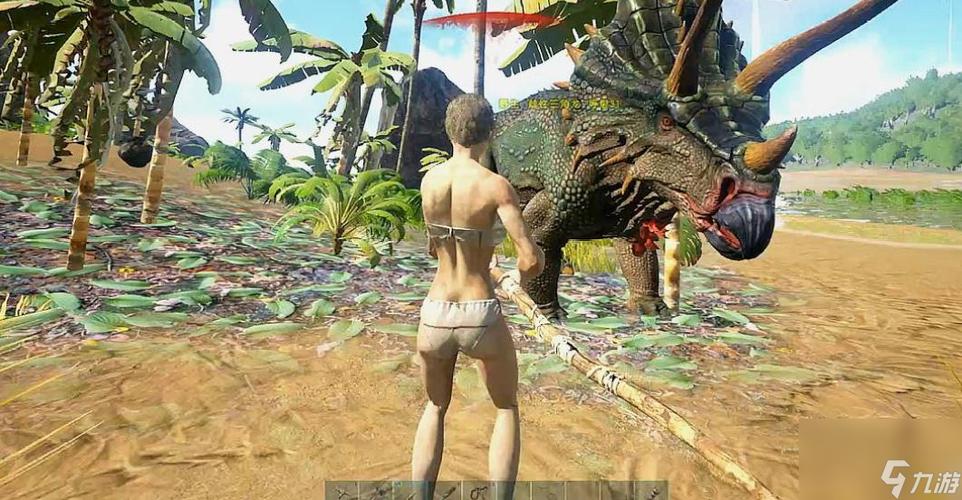The image size is (962, 500).
Task: Select the pickaxe in the first hotbar slot
Action: pos(342,491)
